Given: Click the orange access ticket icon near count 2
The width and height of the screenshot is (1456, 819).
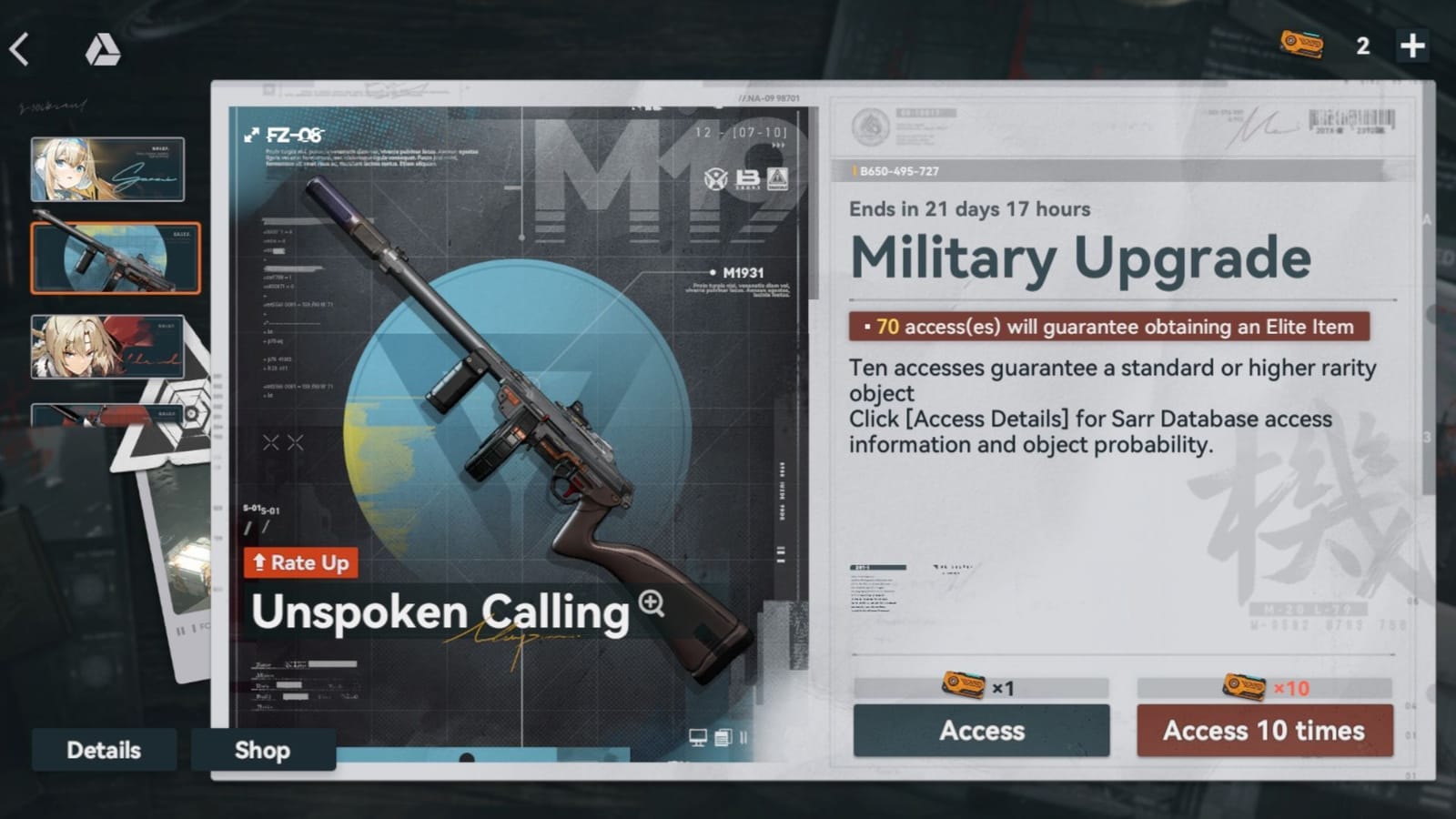Looking at the screenshot, I should [1301, 44].
